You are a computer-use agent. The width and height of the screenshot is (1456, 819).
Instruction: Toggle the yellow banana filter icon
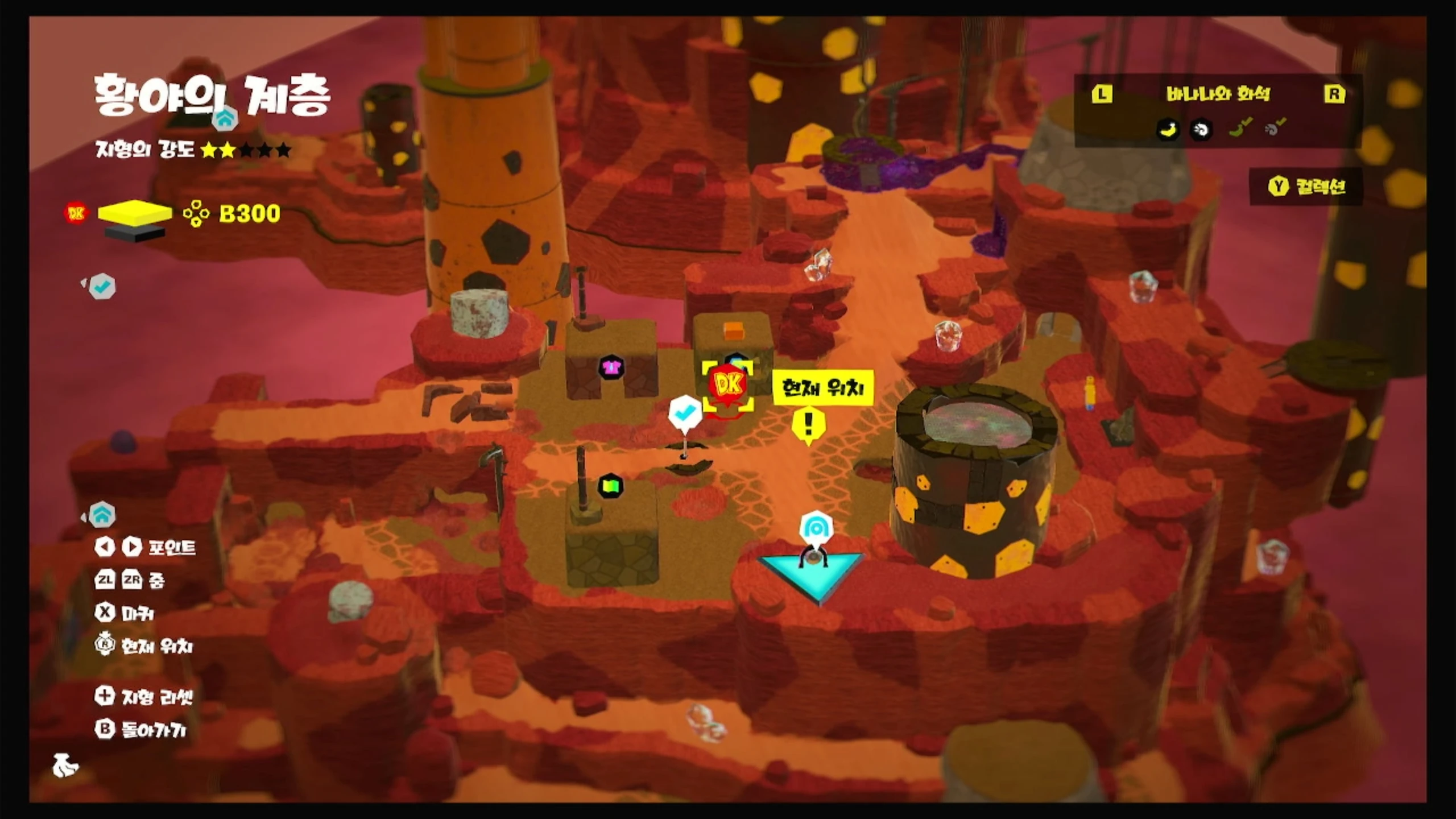[1168, 130]
